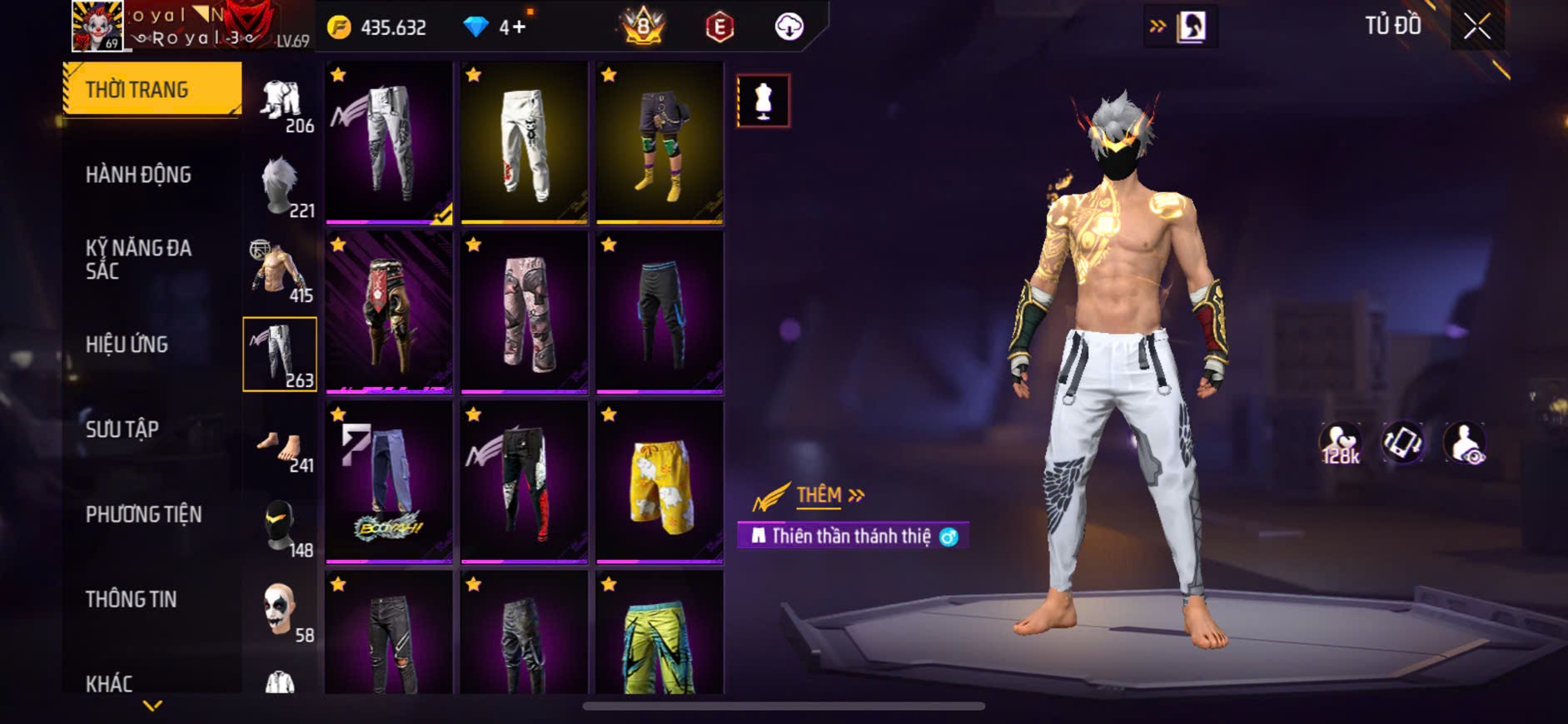1568x724 pixels.
Task: Select the white pants with skull print
Action: pyautogui.click(x=525, y=143)
